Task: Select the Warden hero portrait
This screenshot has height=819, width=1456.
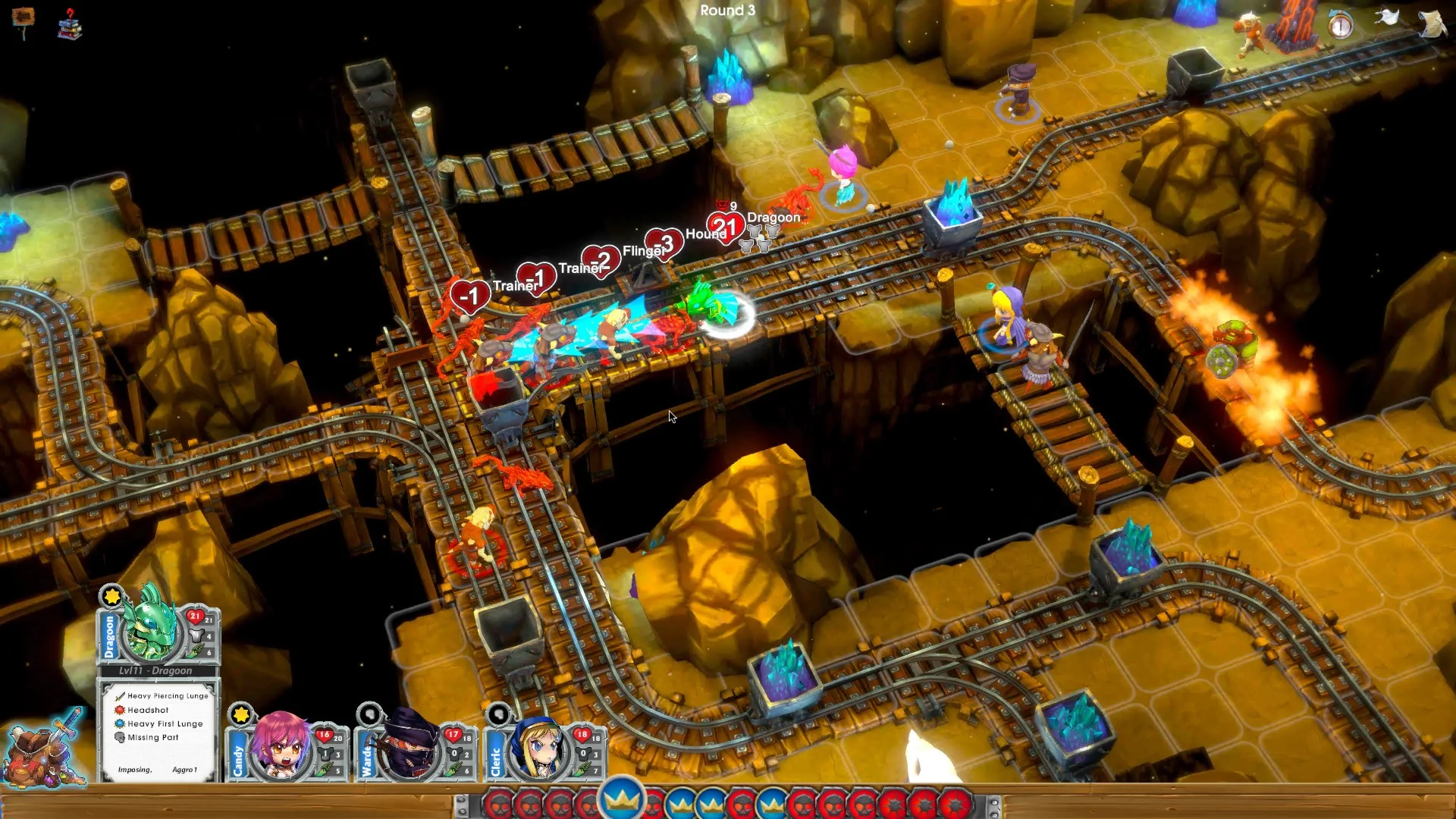Action: click(410, 746)
